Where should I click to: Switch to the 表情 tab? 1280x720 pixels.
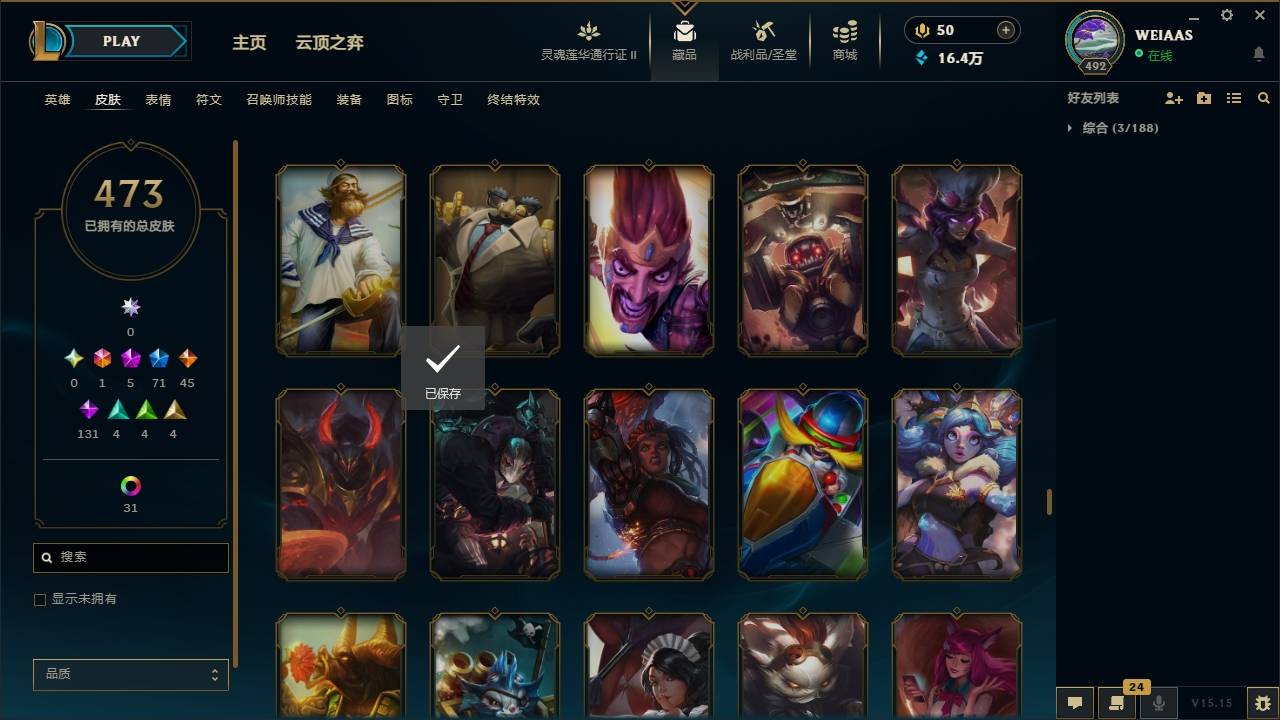pyautogui.click(x=157, y=100)
